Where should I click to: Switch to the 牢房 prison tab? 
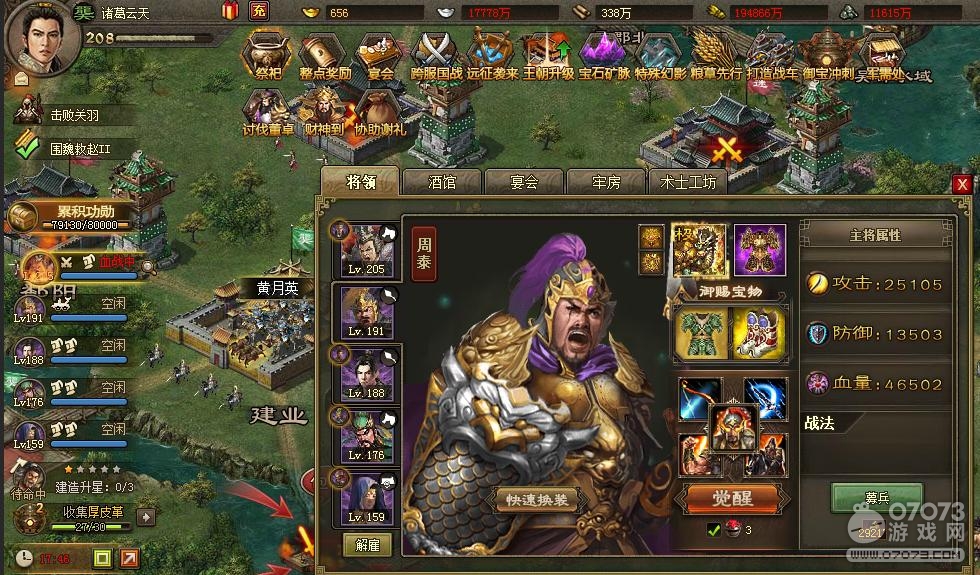point(606,182)
